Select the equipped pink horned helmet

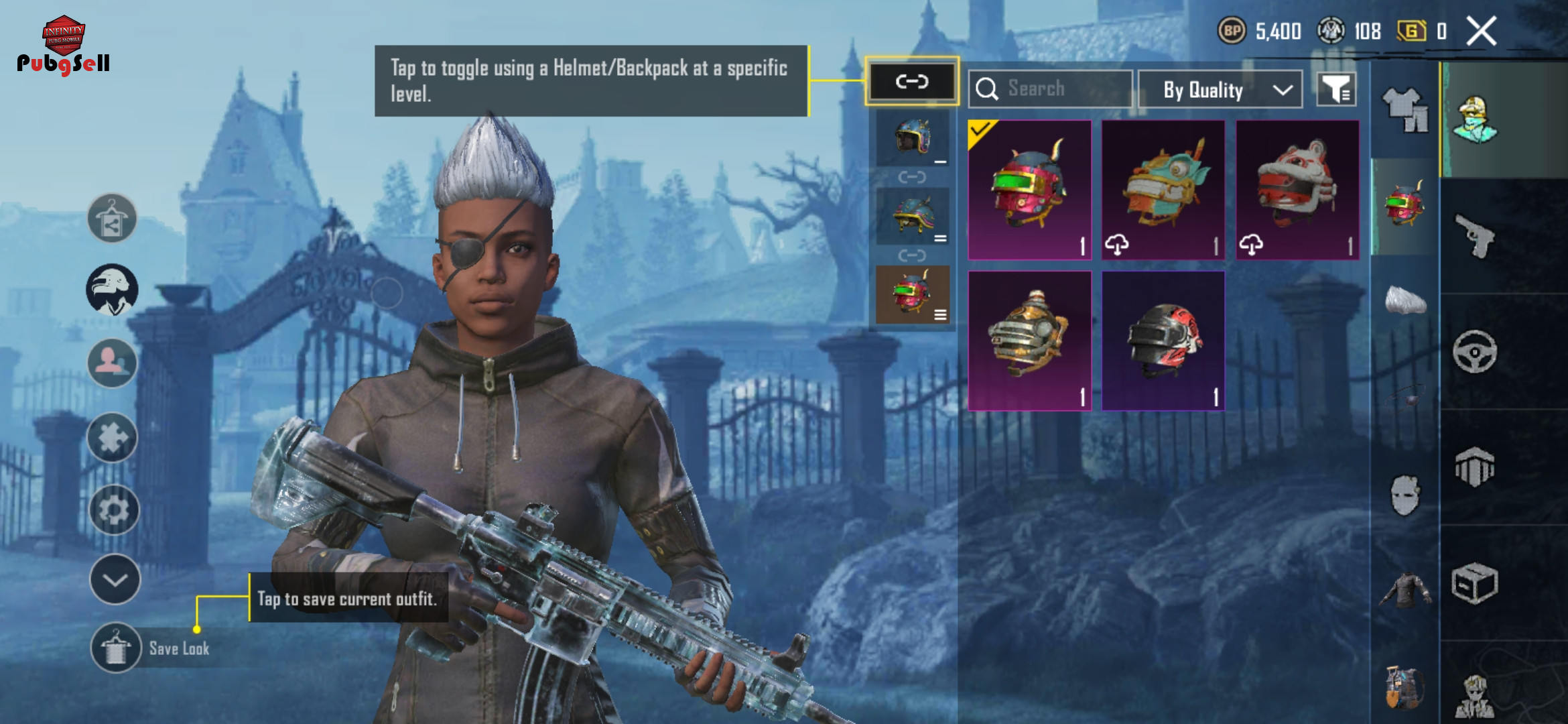tap(1029, 190)
